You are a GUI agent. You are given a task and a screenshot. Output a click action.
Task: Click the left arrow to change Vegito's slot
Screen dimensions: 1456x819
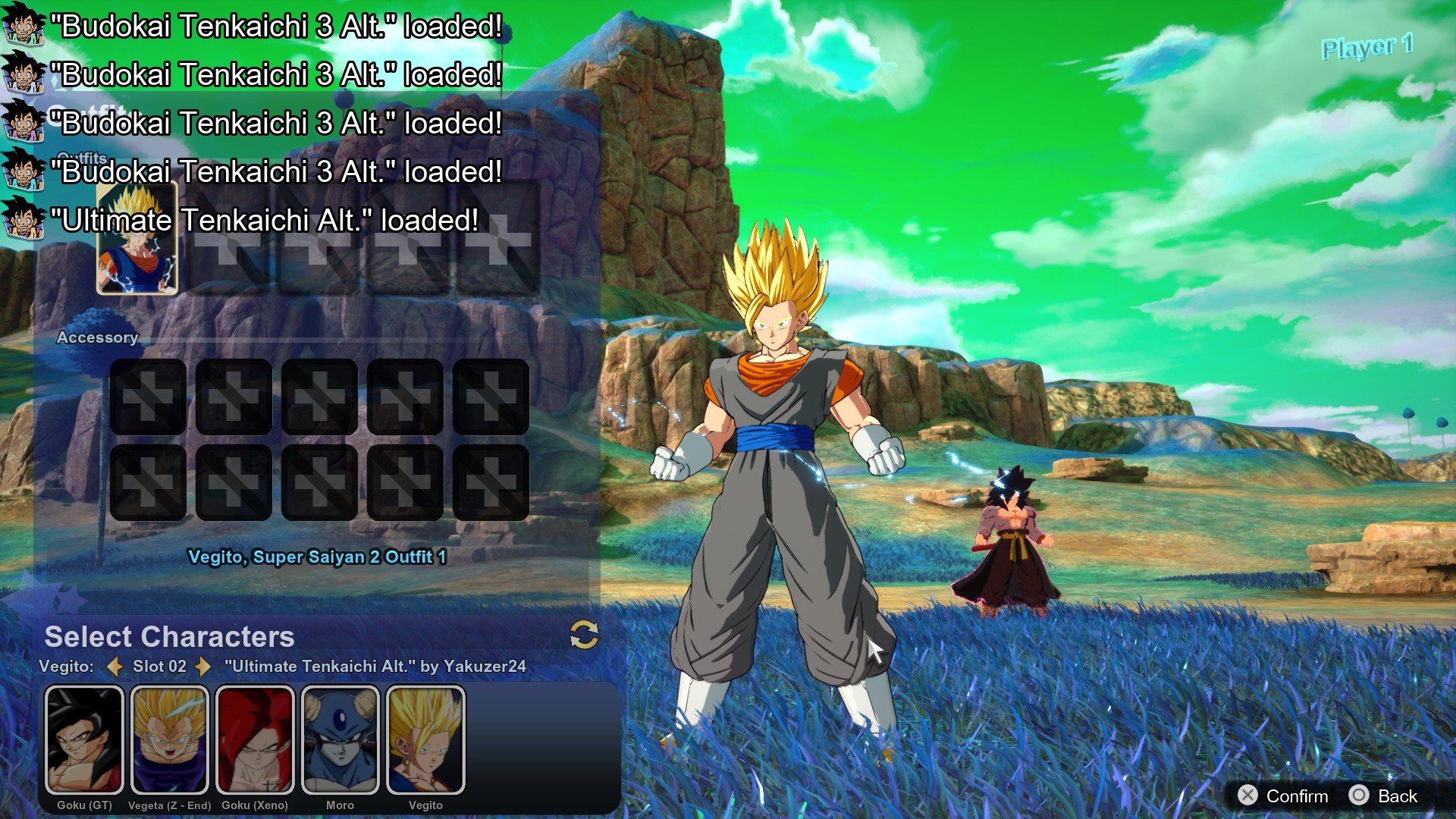[115, 668]
